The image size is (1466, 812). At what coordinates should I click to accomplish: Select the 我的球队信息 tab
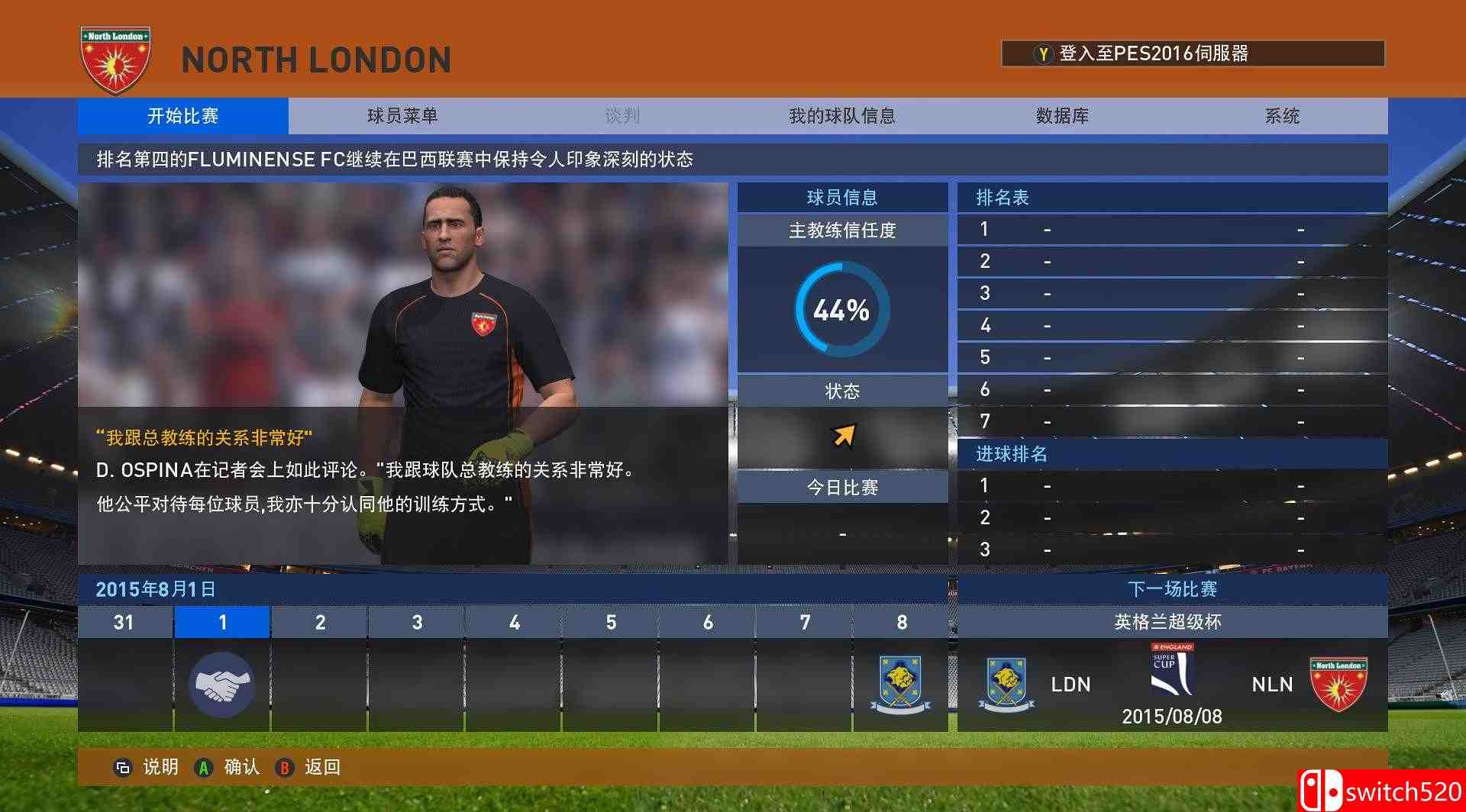842,115
